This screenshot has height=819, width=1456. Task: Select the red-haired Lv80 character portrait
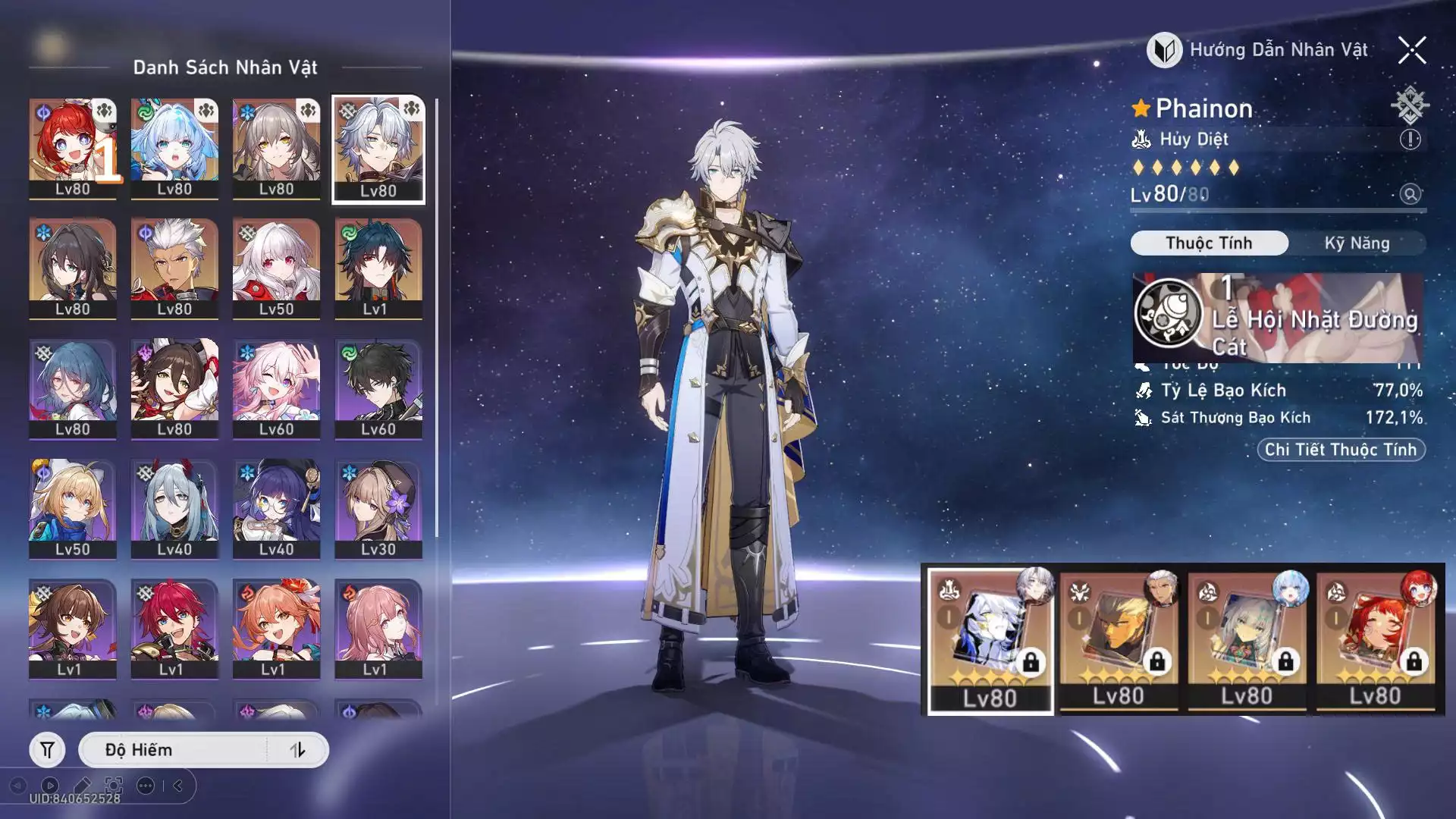(73, 149)
